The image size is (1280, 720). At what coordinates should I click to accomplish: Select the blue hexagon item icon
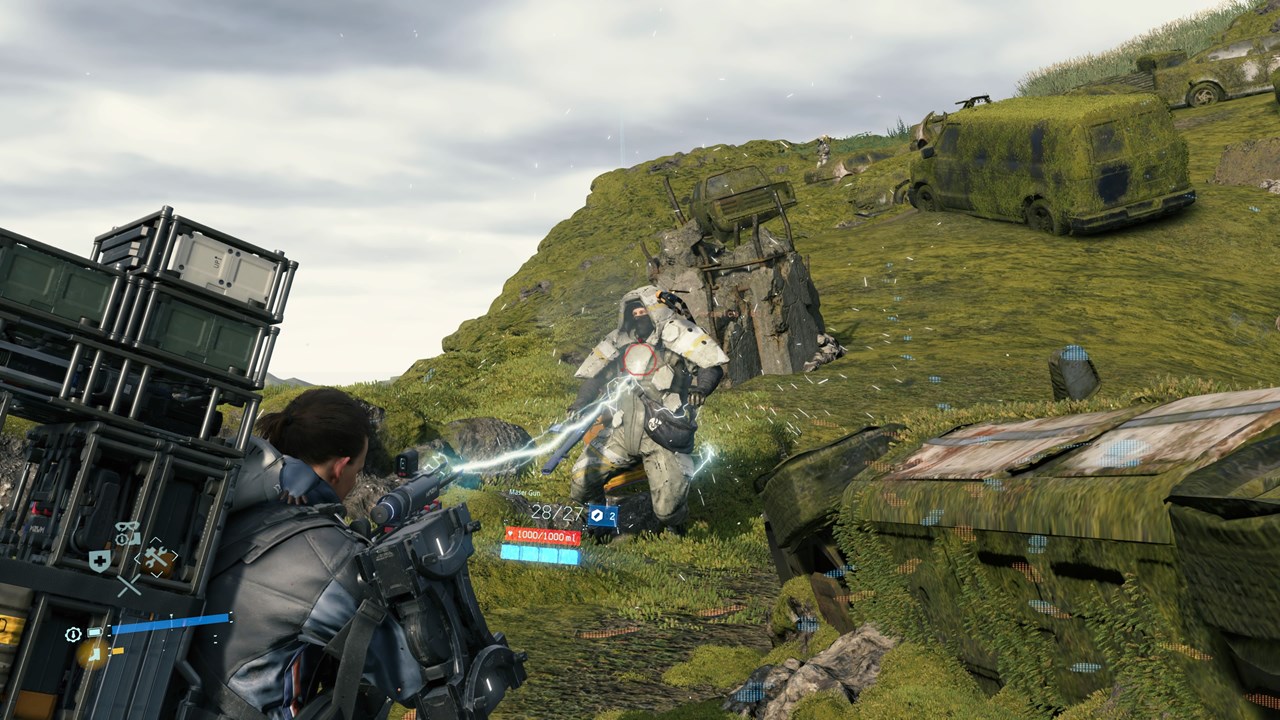click(x=597, y=515)
